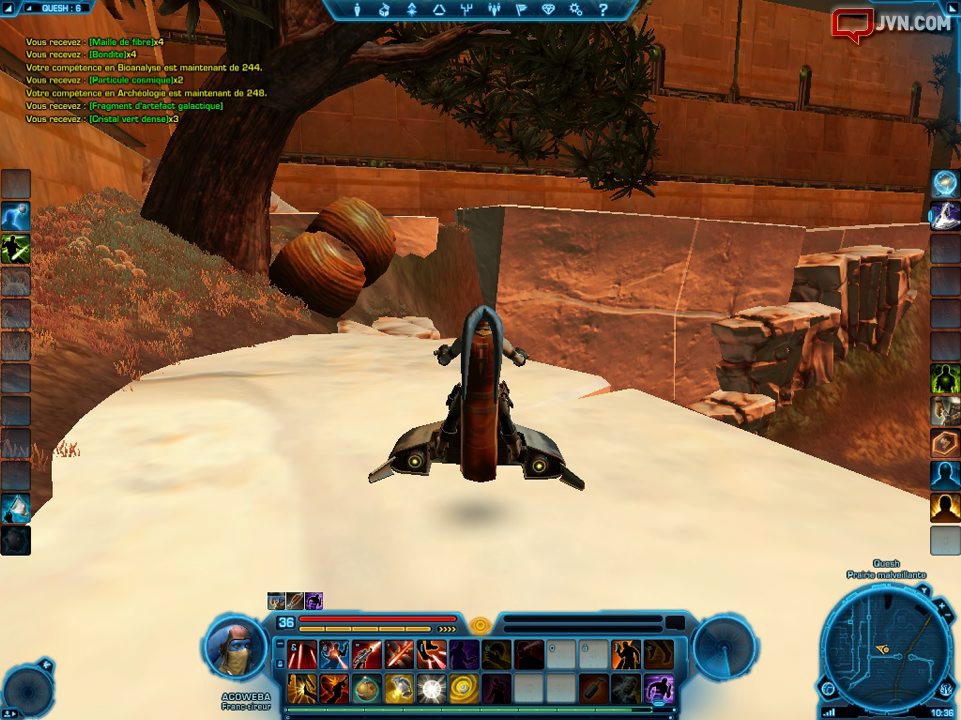
Task: Click the ACOWEBA player portrait
Action: 234,646
